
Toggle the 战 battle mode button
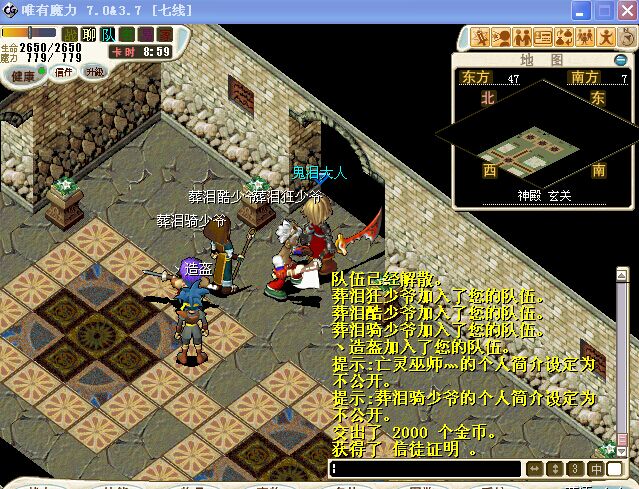(x=70, y=35)
